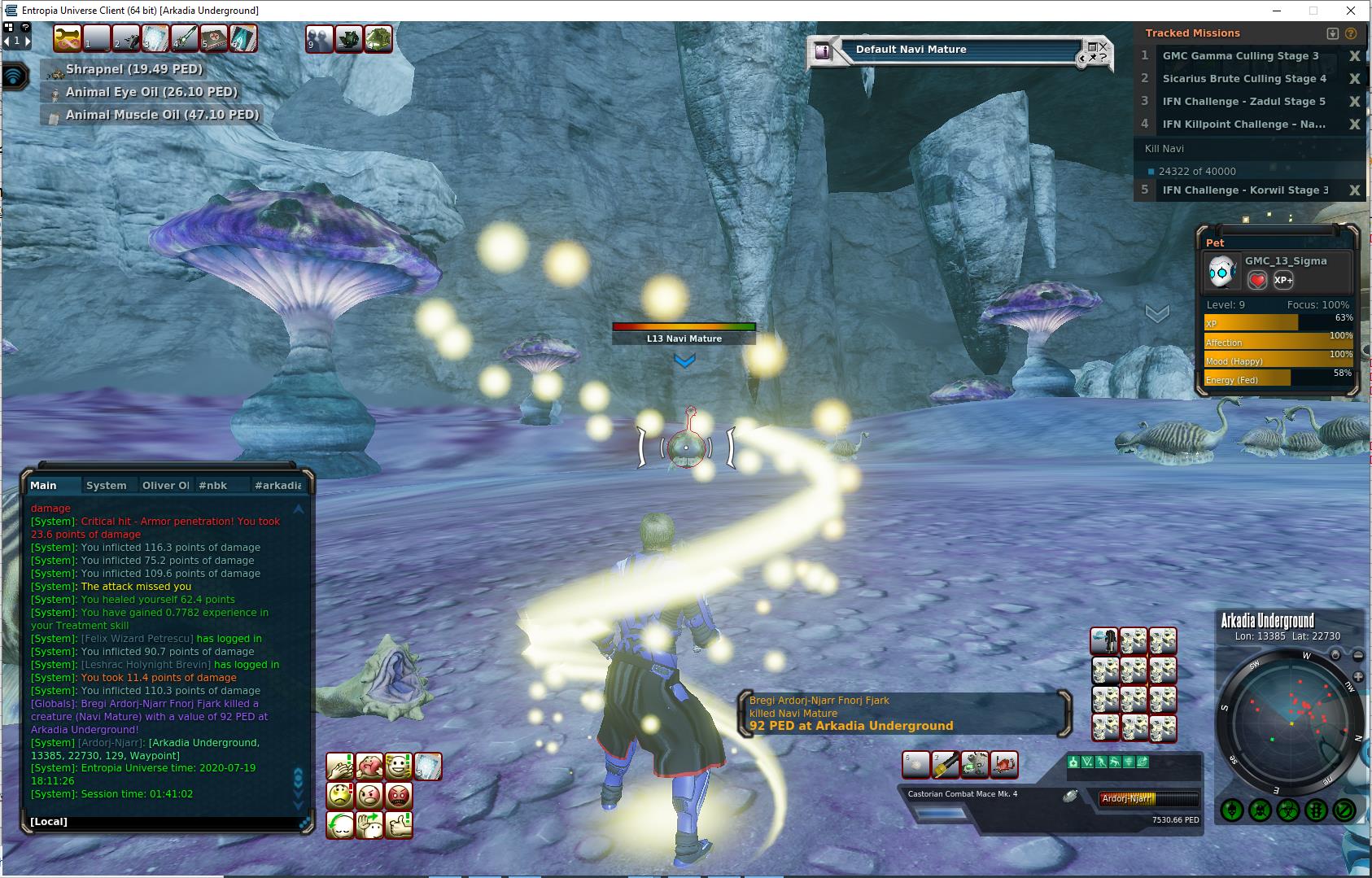The image size is (1372, 878).
Task: Play the applause clapping hands emote
Action: click(340, 767)
